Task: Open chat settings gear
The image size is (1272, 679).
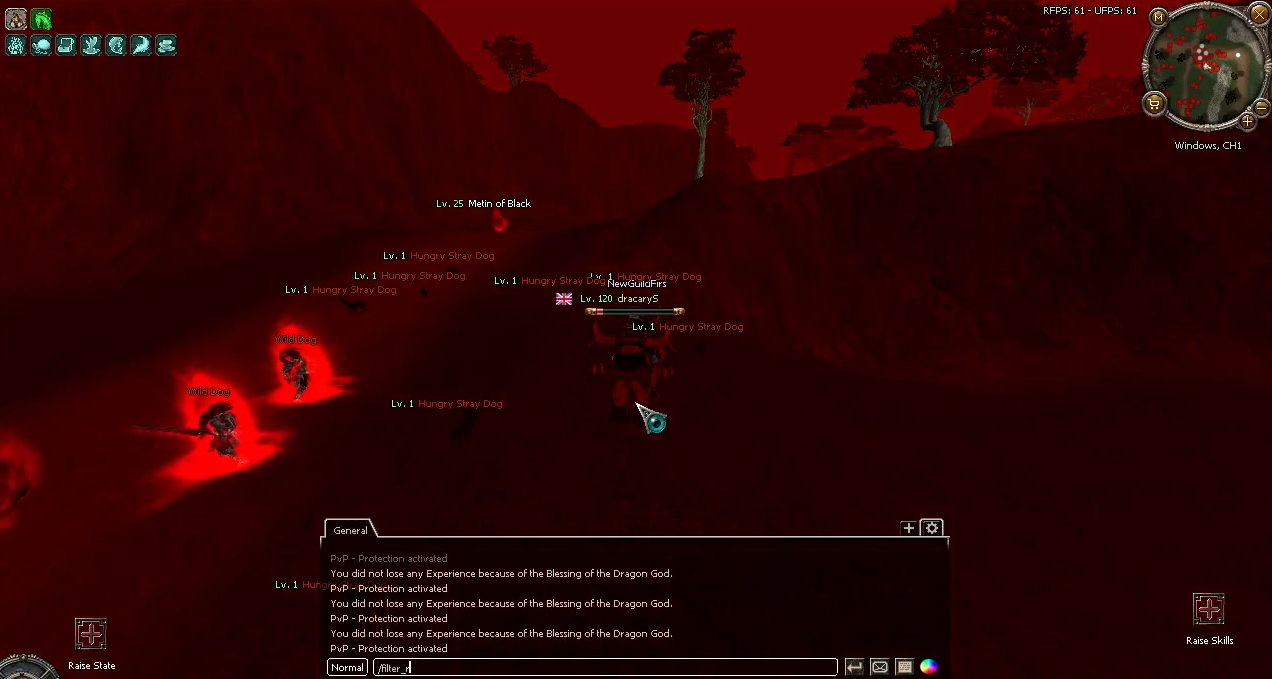Action: coord(932,528)
